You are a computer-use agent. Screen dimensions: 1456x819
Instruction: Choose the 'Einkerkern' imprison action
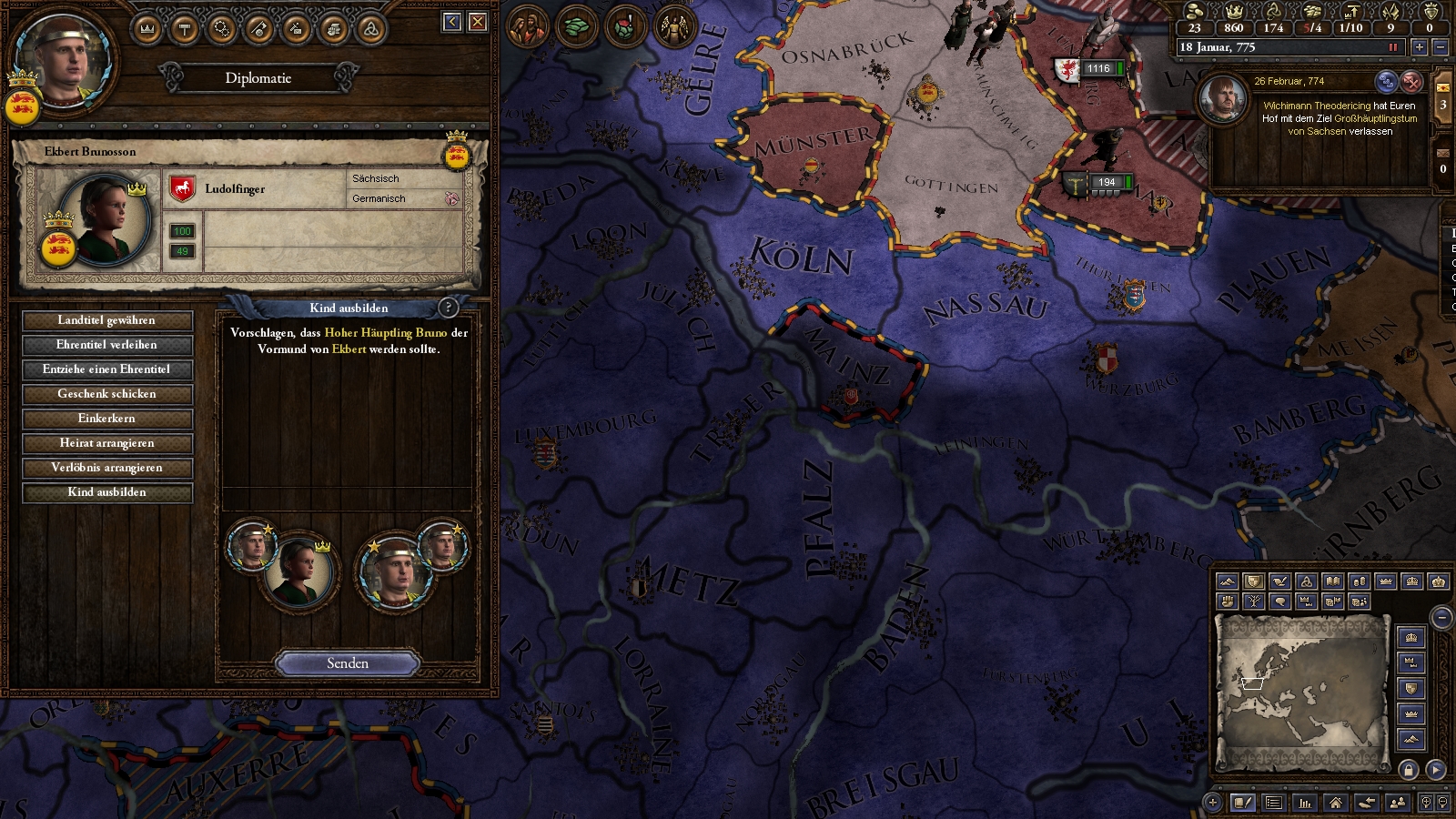106,419
